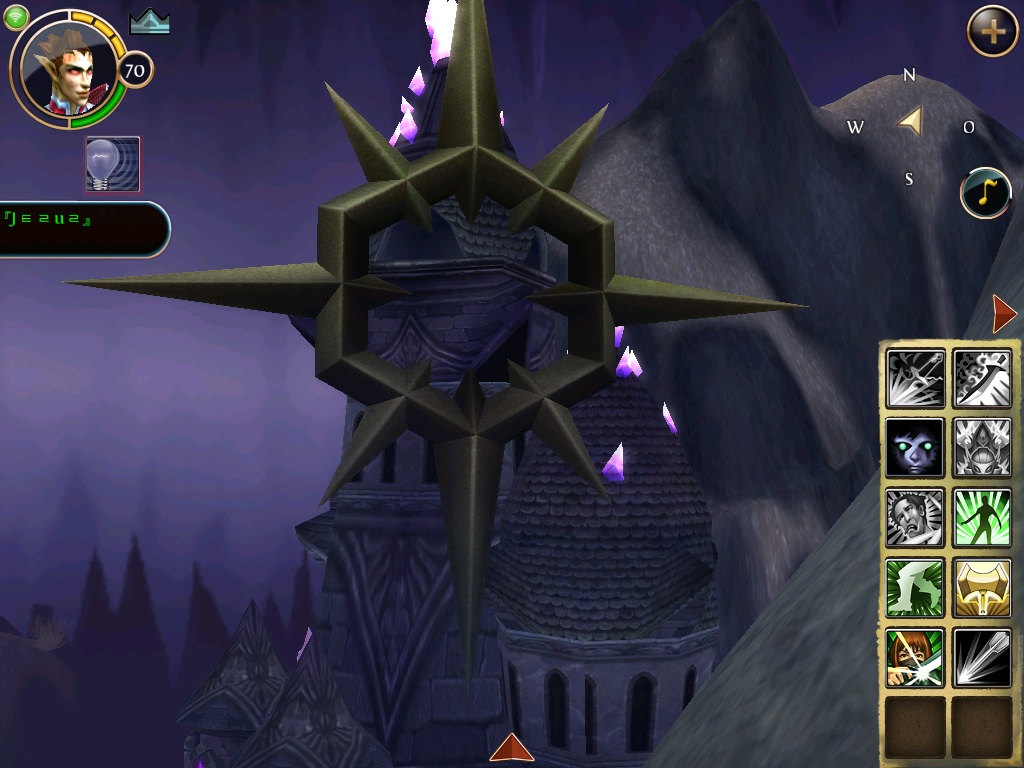Use the silver armored helmet skill

point(982,448)
